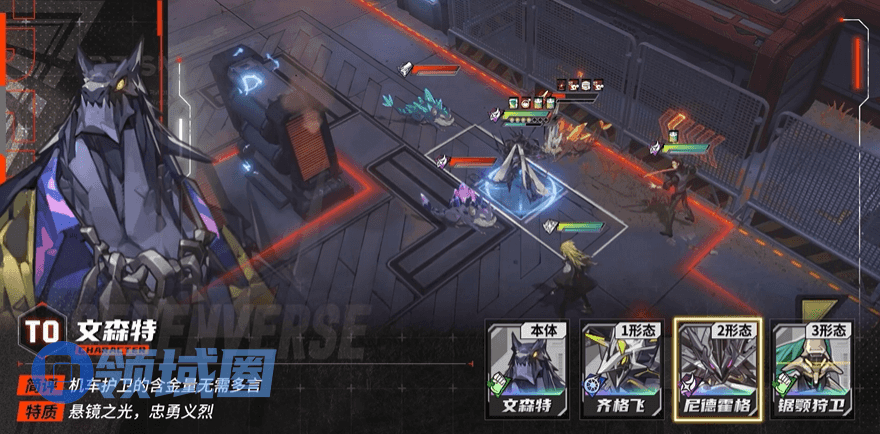
Task: Choose the 齐格飞 form 1 card
Action: coord(621,369)
